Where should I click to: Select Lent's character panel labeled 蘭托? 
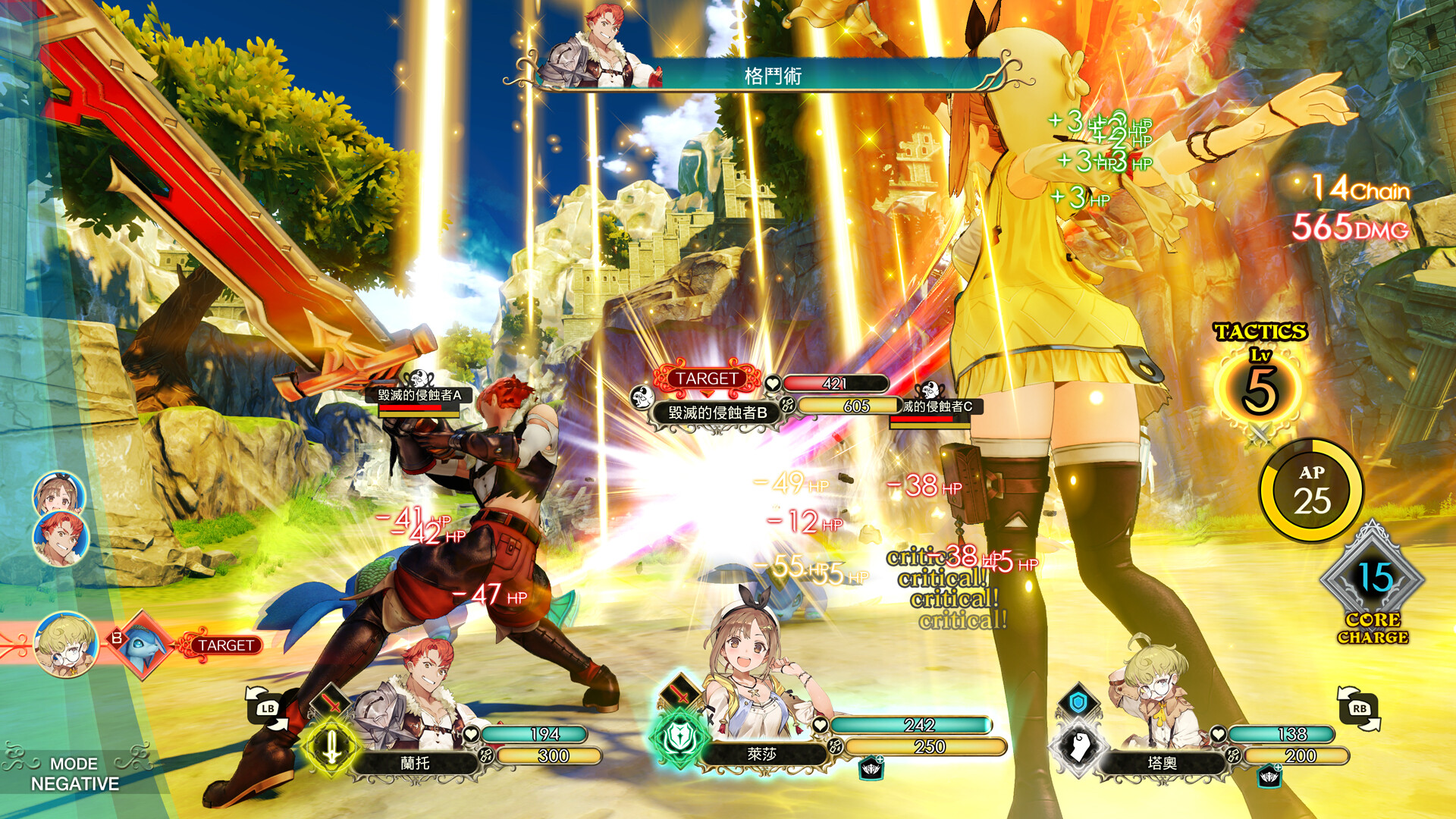(x=415, y=762)
